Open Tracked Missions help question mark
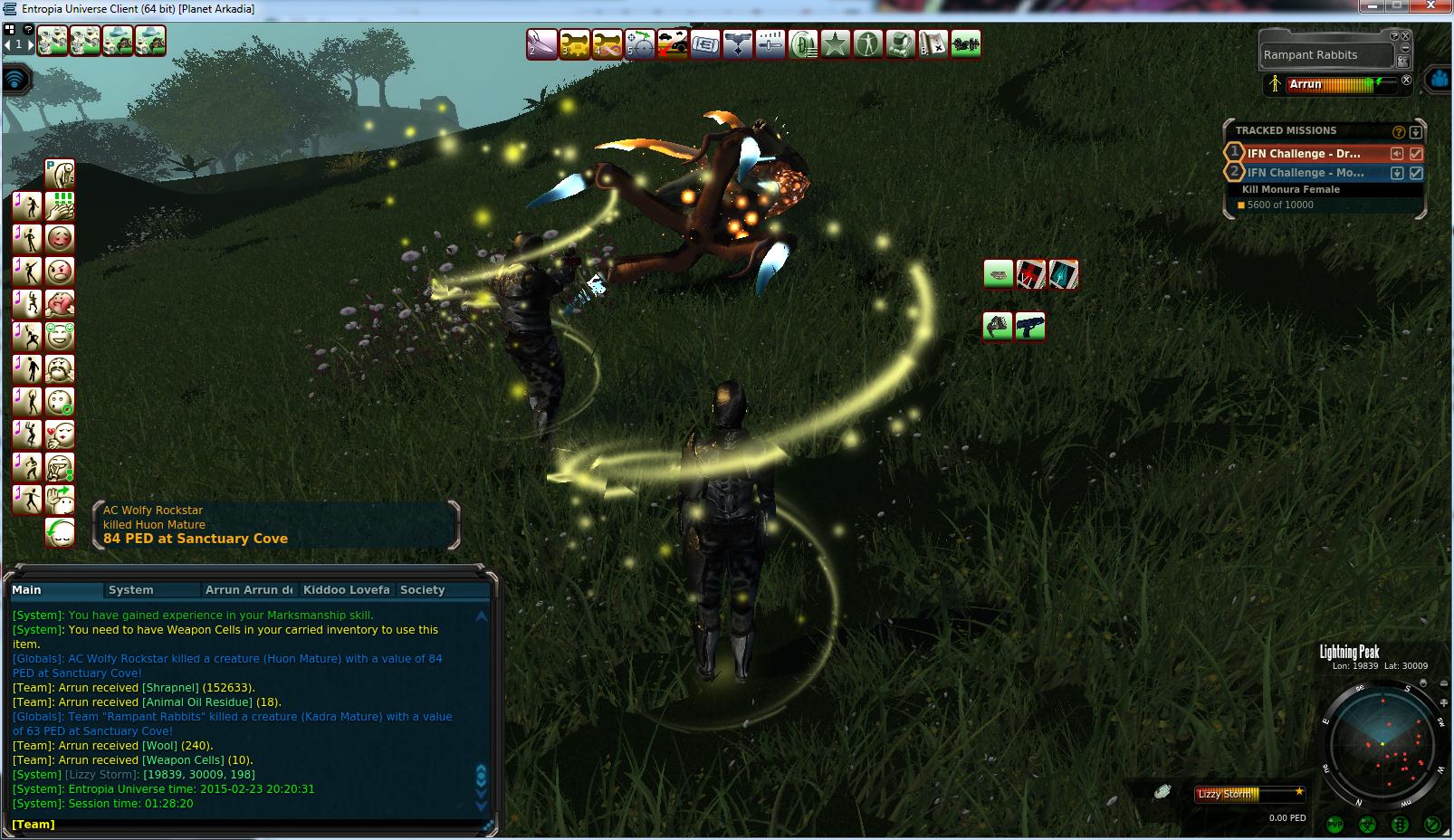Viewport: 1454px width, 840px height. point(1399,131)
